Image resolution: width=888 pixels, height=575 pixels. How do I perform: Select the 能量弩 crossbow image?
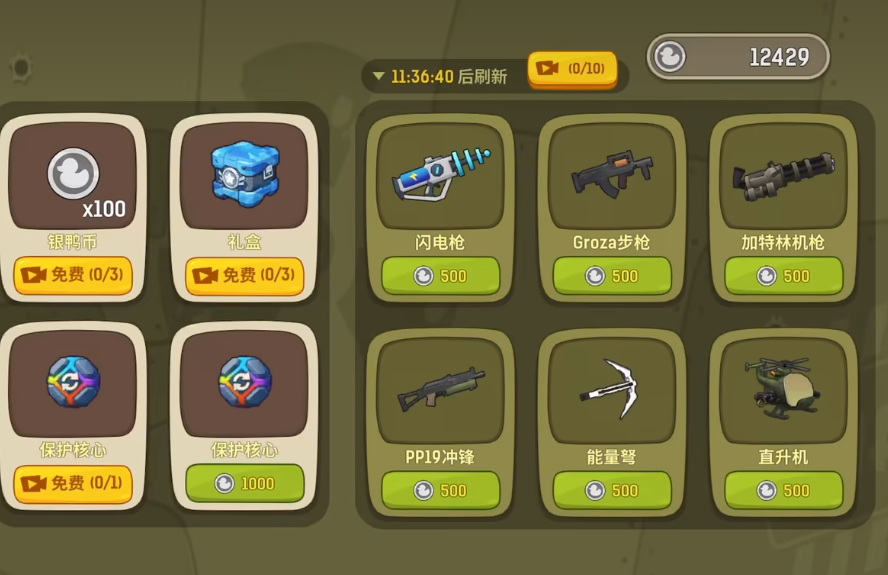pos(612,388)
